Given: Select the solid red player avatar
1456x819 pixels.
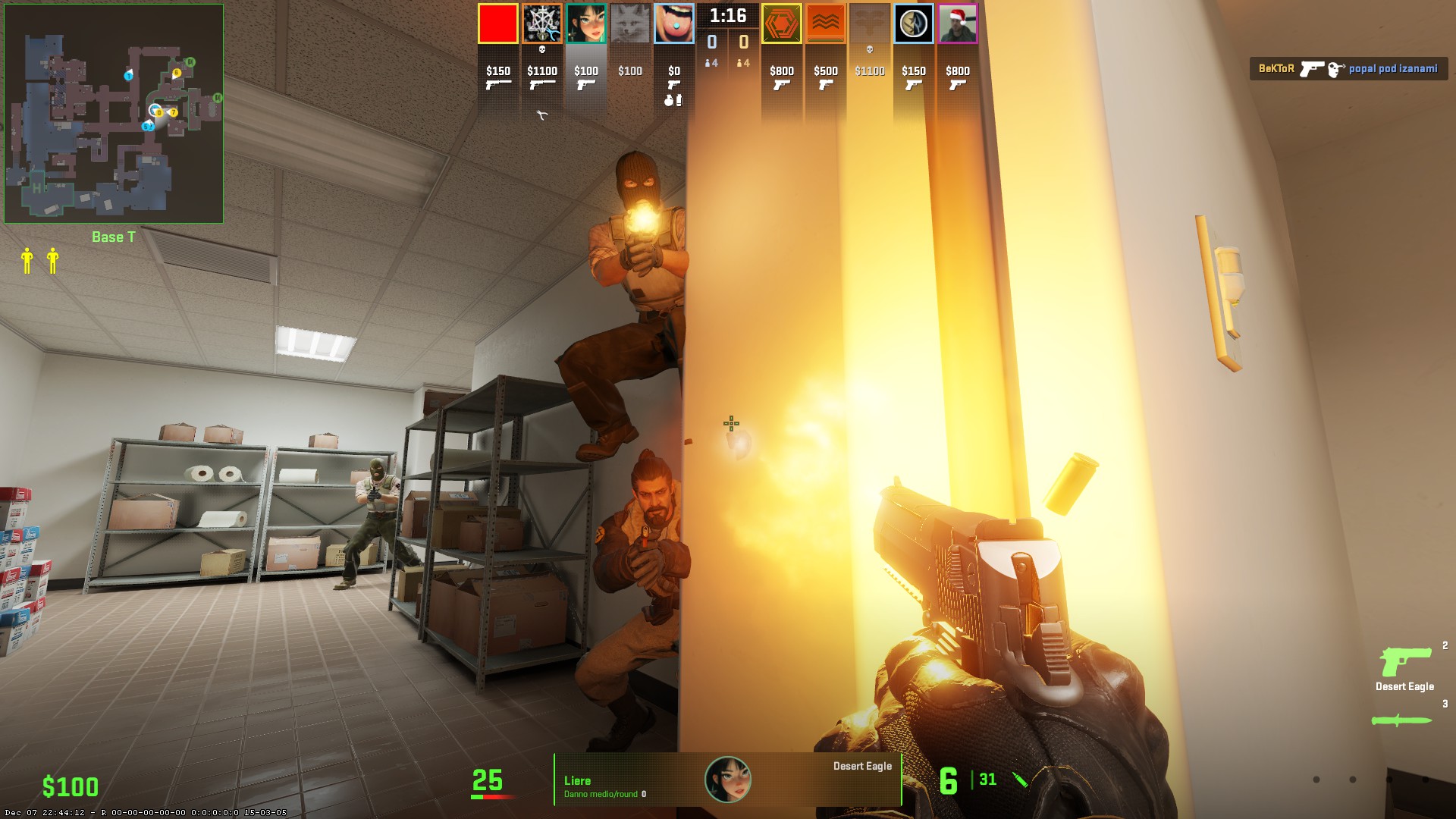Looking at the screenshot, I should point(497,24).
